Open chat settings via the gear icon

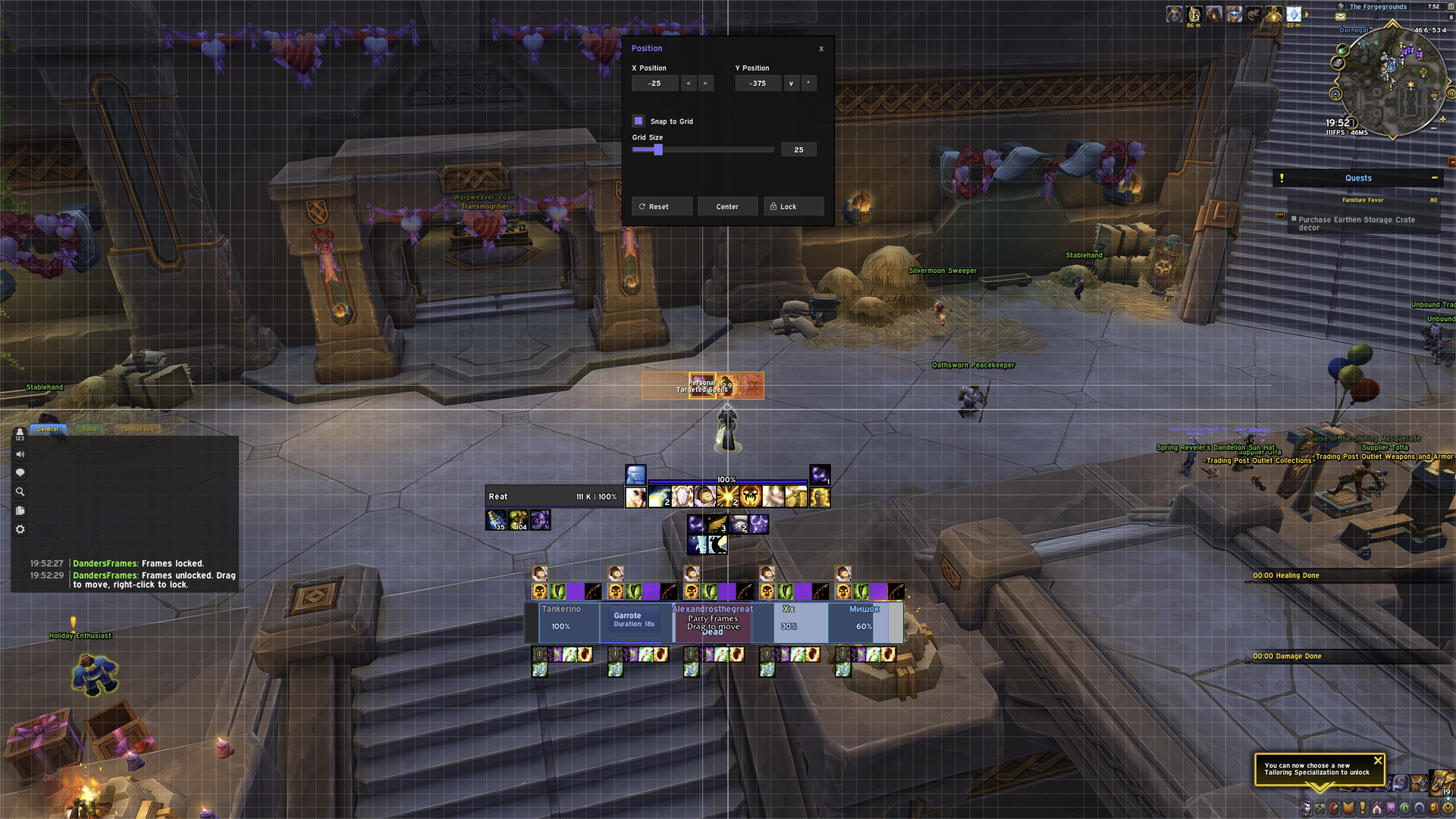point(20,529)
